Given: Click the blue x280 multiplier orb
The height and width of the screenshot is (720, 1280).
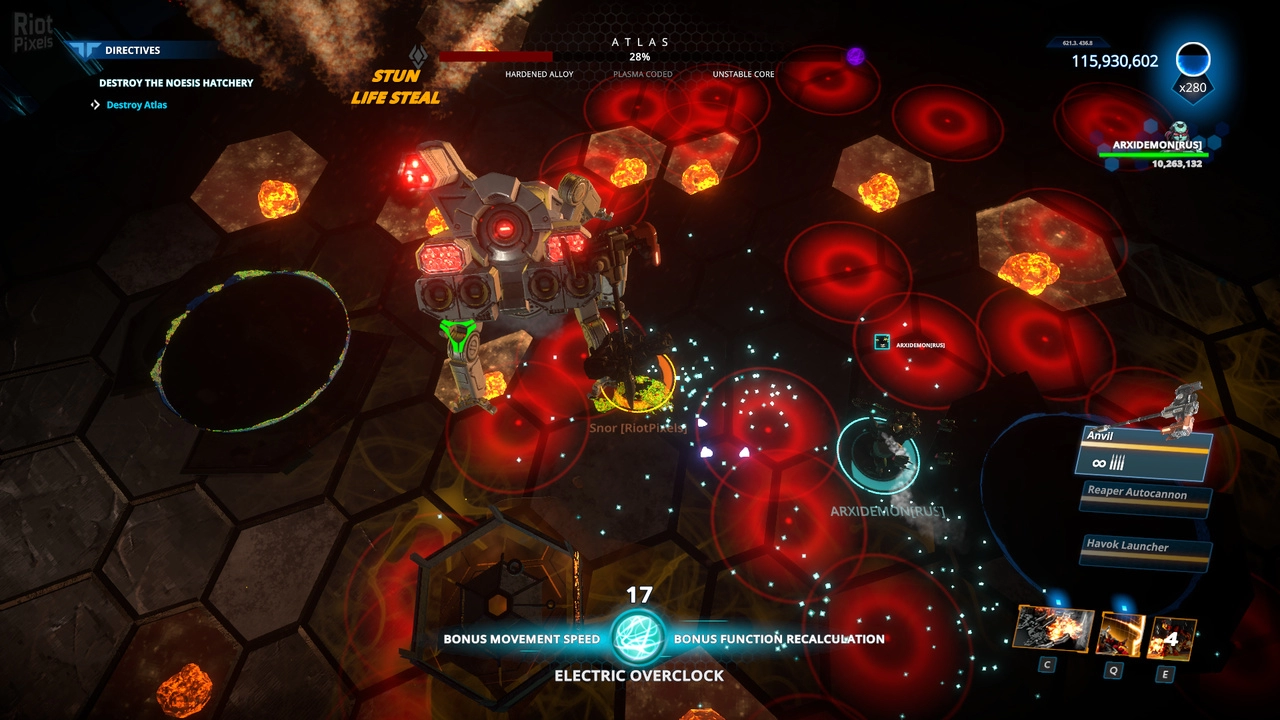Looking at the screenshot, I should click(x=1192, y=62).
